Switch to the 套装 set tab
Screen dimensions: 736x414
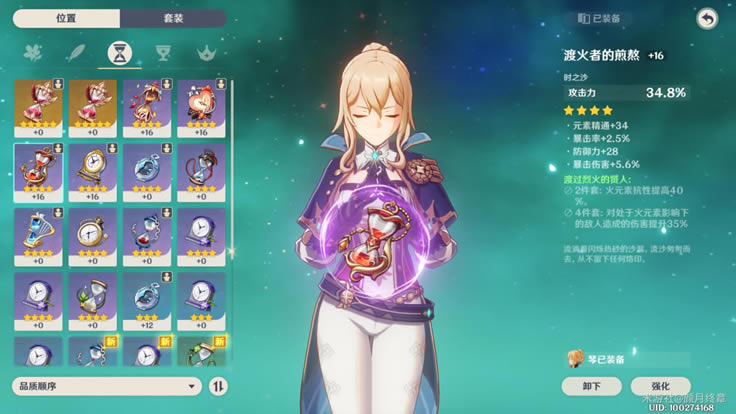pos(175,18)
